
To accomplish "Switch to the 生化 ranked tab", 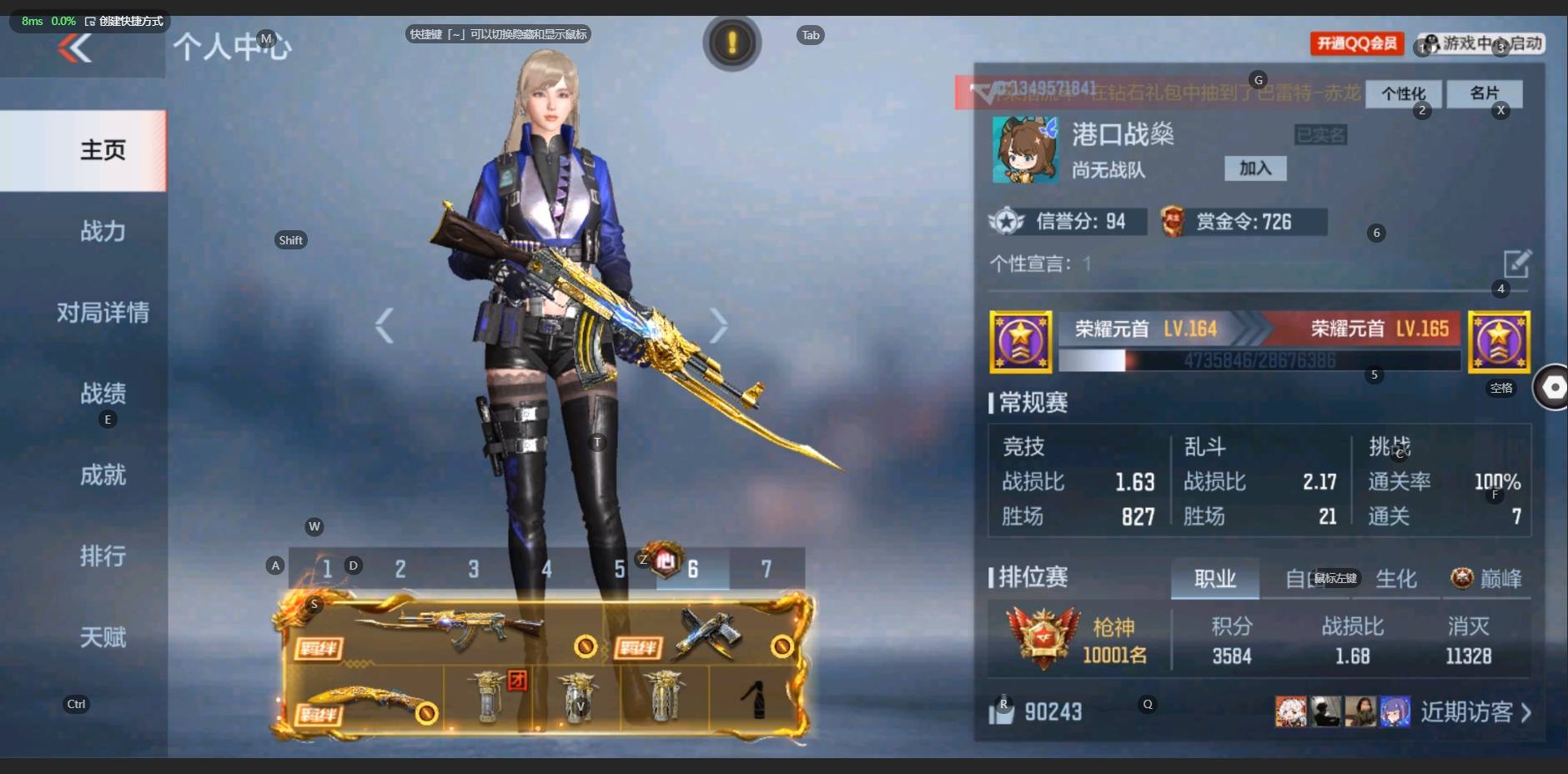I will pyautogui.click(x=1395, y=578).
